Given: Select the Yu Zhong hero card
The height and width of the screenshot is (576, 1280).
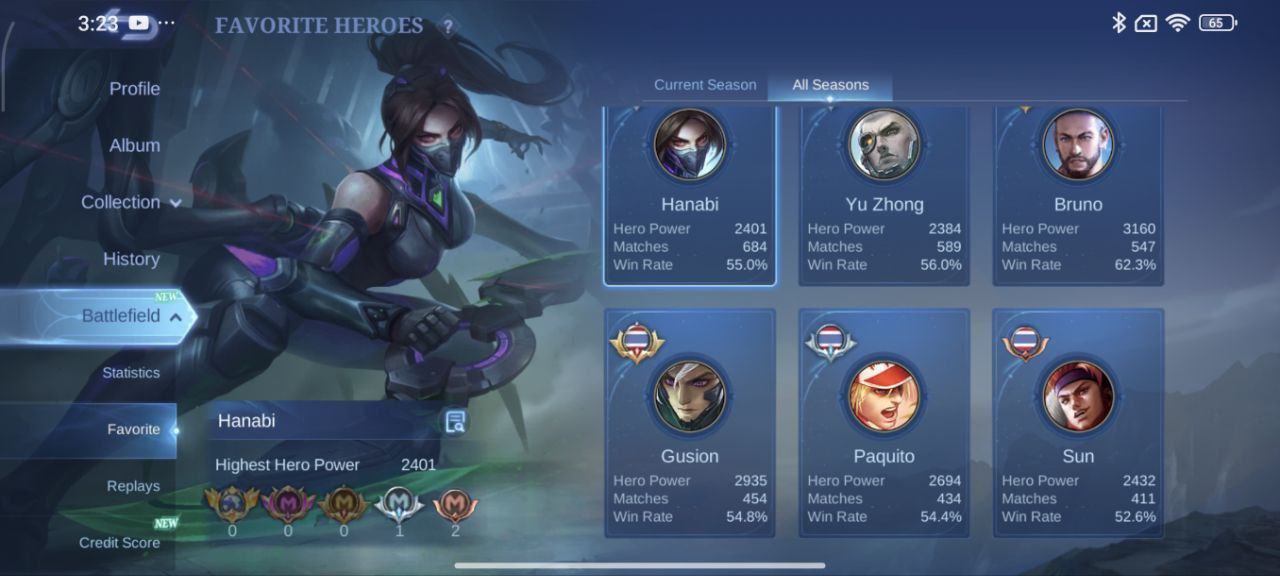Looking at the screenshot, I should [884, 196].
